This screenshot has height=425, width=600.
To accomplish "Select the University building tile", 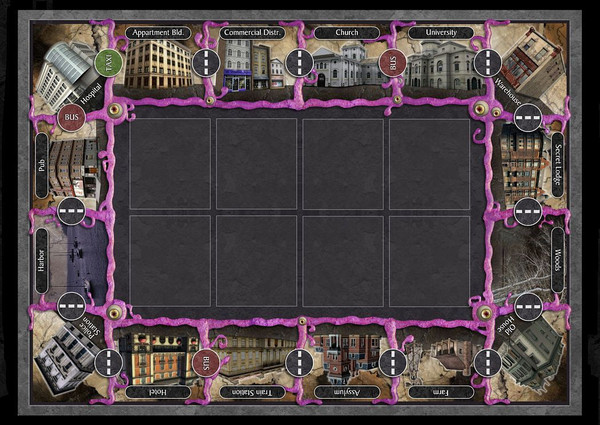I will 438,62.
